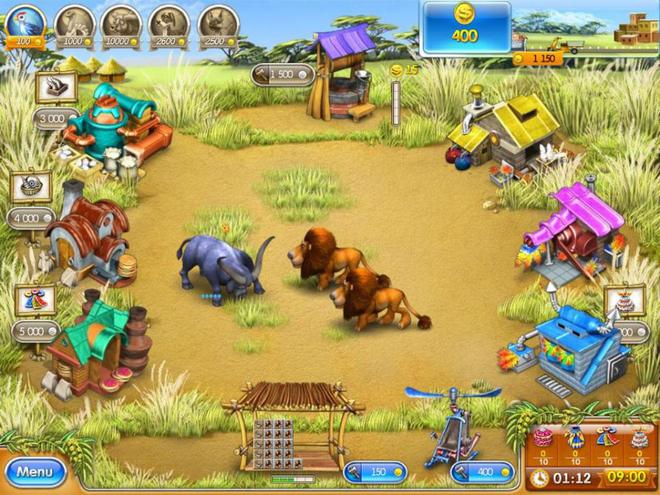Select the 10000-coin animal purchase icon
660x495 pixels.
(x=122, y=24)
